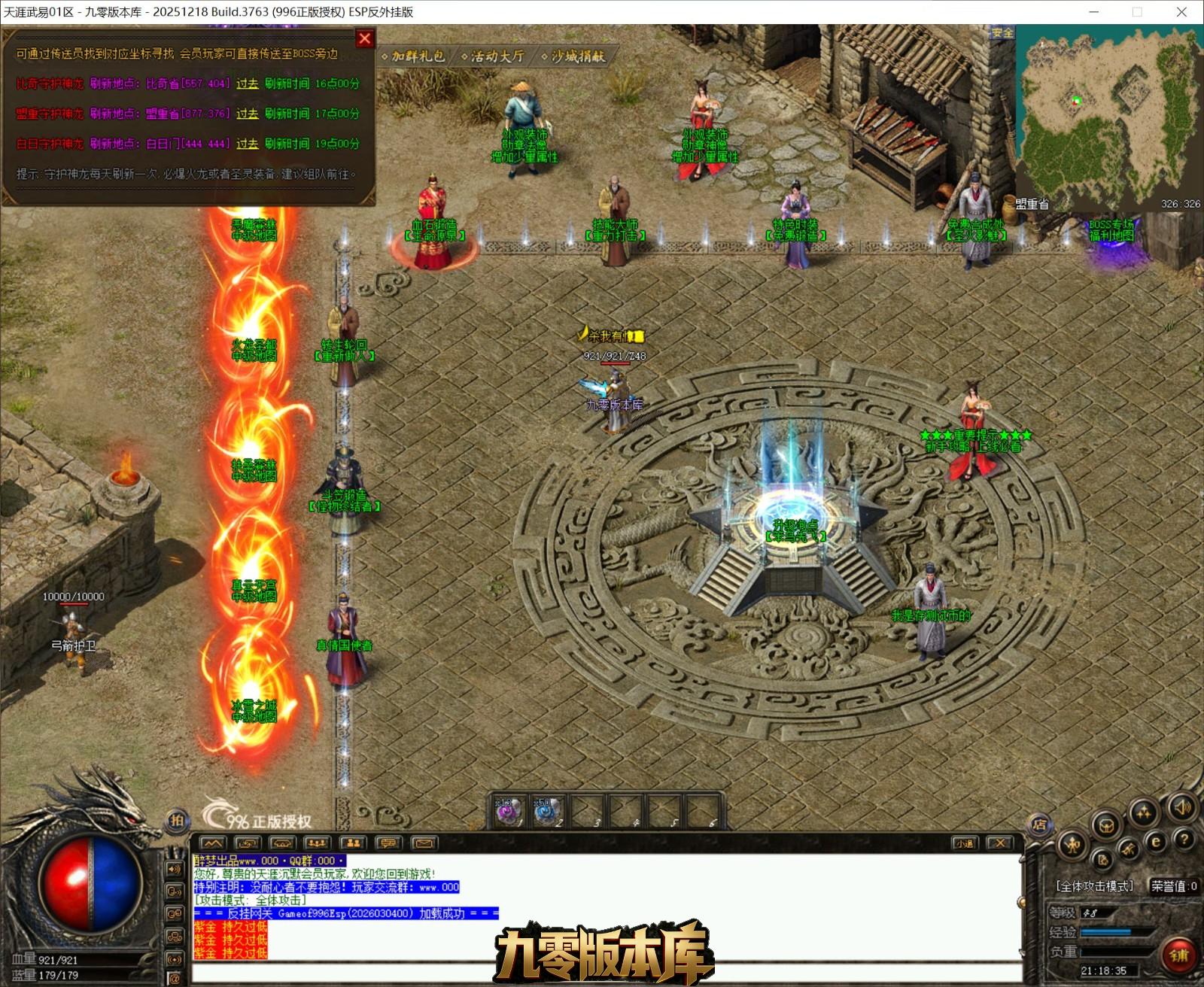The height and width of the screenshot is (987, 1204).
Task: Open the 店 shop icon
Action: (x=1040, y=825)
